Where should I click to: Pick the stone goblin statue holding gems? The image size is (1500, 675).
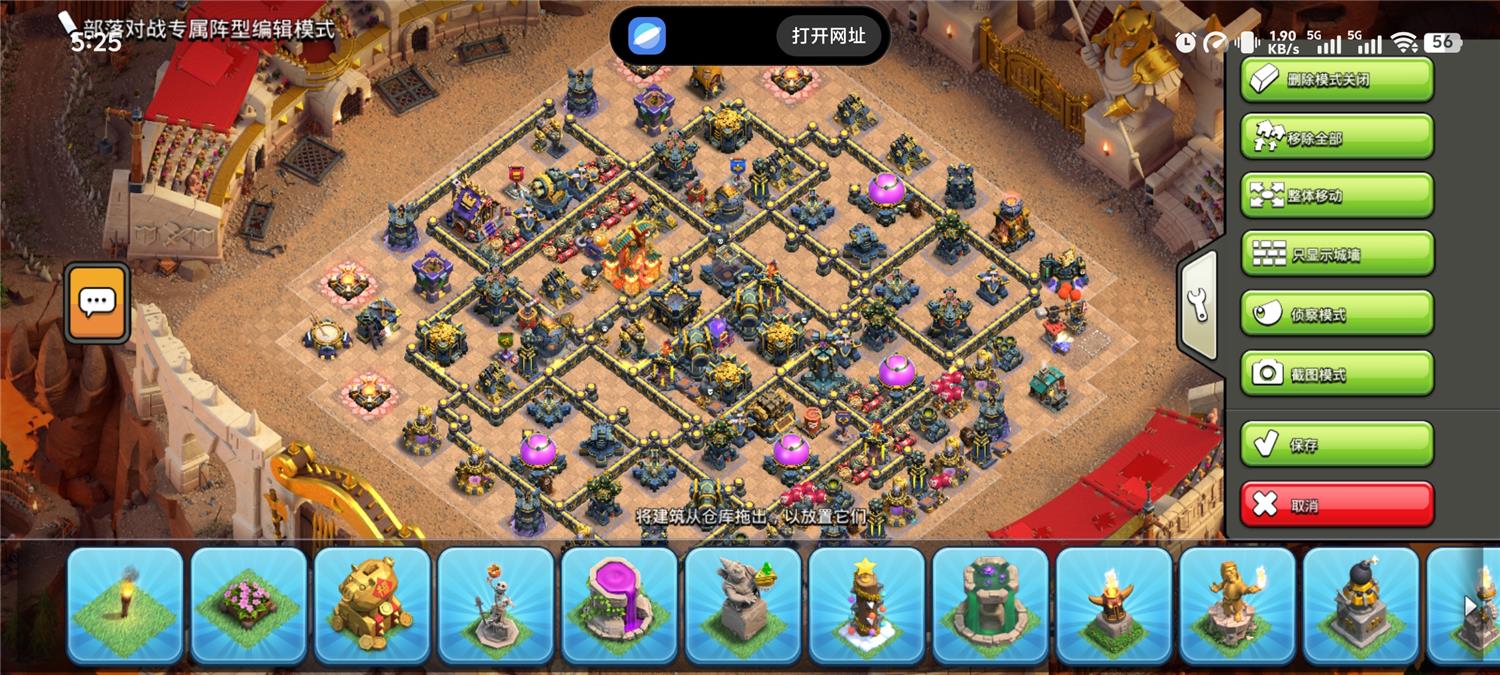point(743,604)
